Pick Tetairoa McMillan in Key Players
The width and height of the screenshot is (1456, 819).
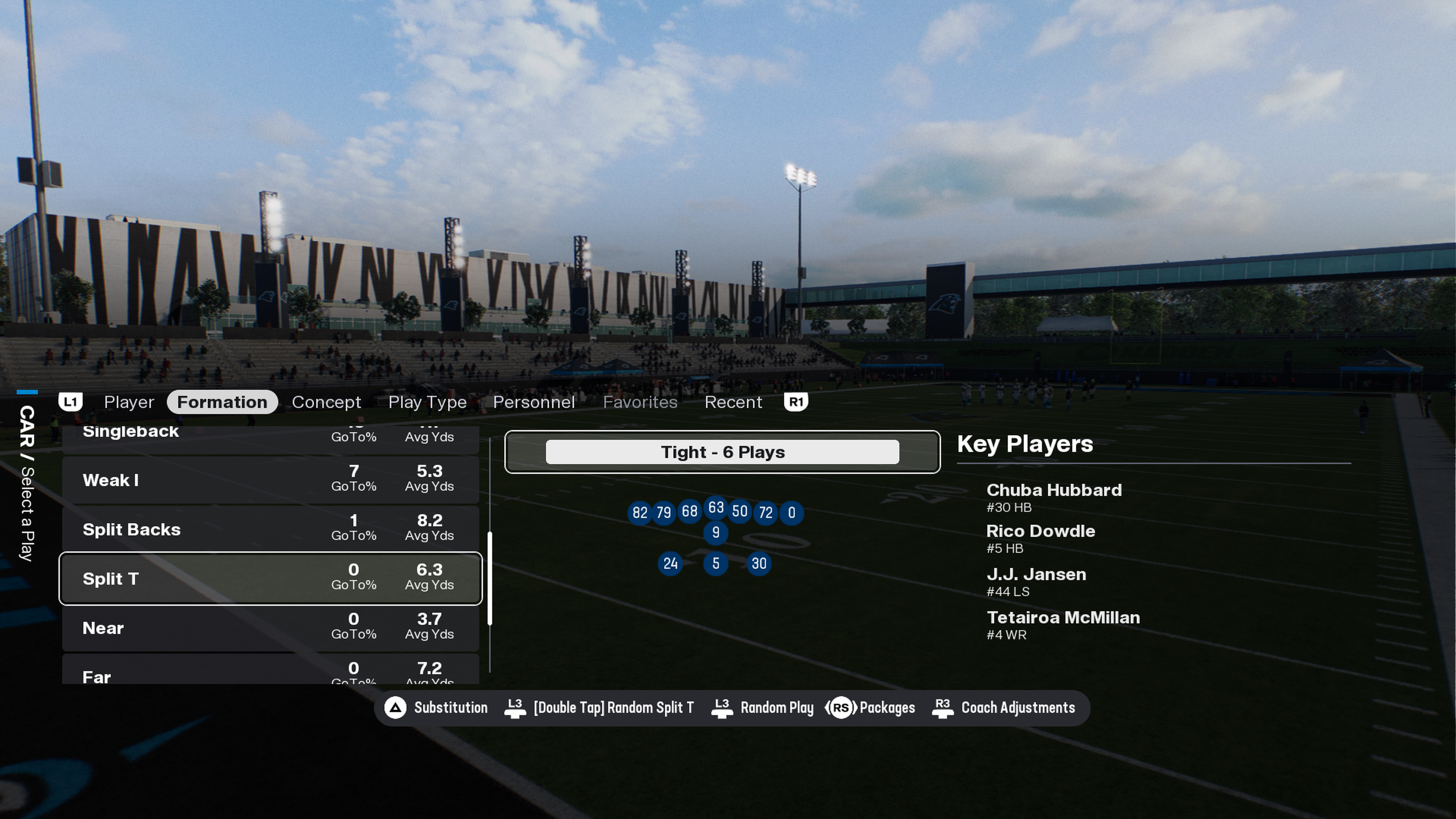[1062, 624]
